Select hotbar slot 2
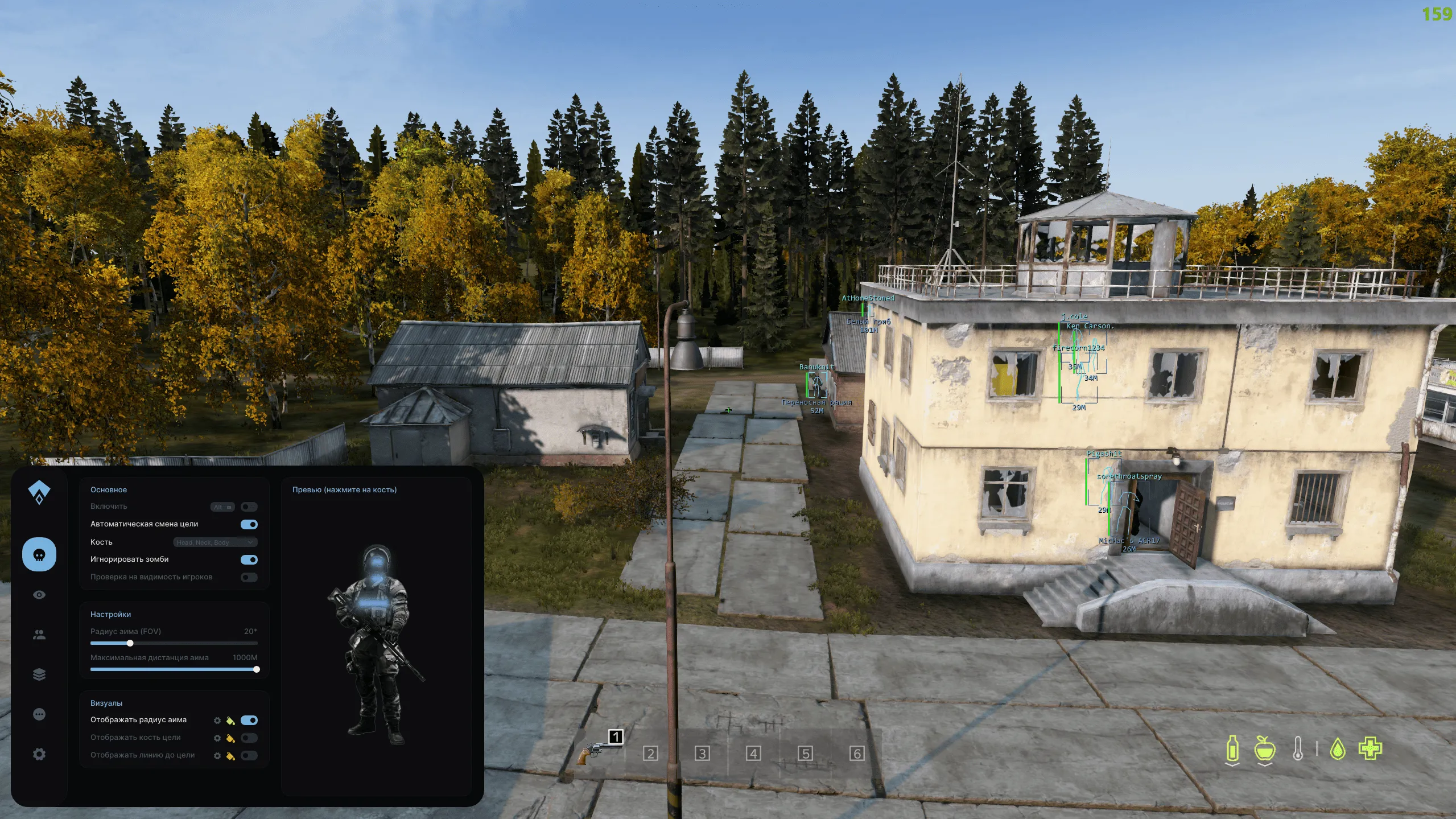This screenshot has width=1456, height=819. click(650, 754)
